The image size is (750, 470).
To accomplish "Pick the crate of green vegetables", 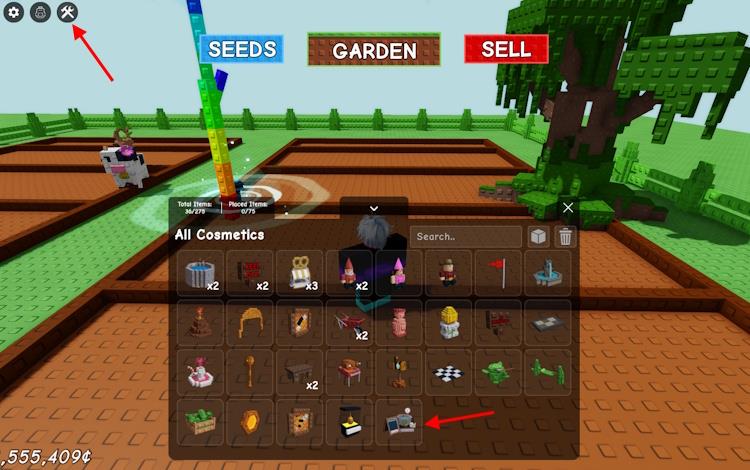I will pyautogui.click(x=201, y=422).
